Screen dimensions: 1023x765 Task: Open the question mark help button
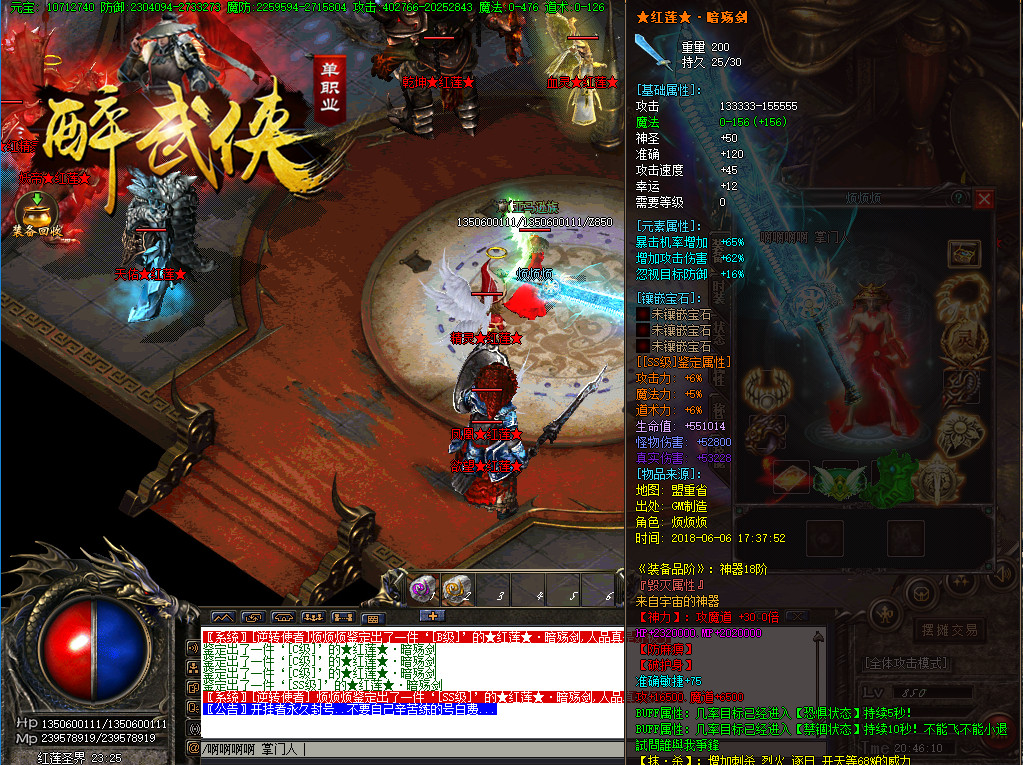tap(959, 199)
